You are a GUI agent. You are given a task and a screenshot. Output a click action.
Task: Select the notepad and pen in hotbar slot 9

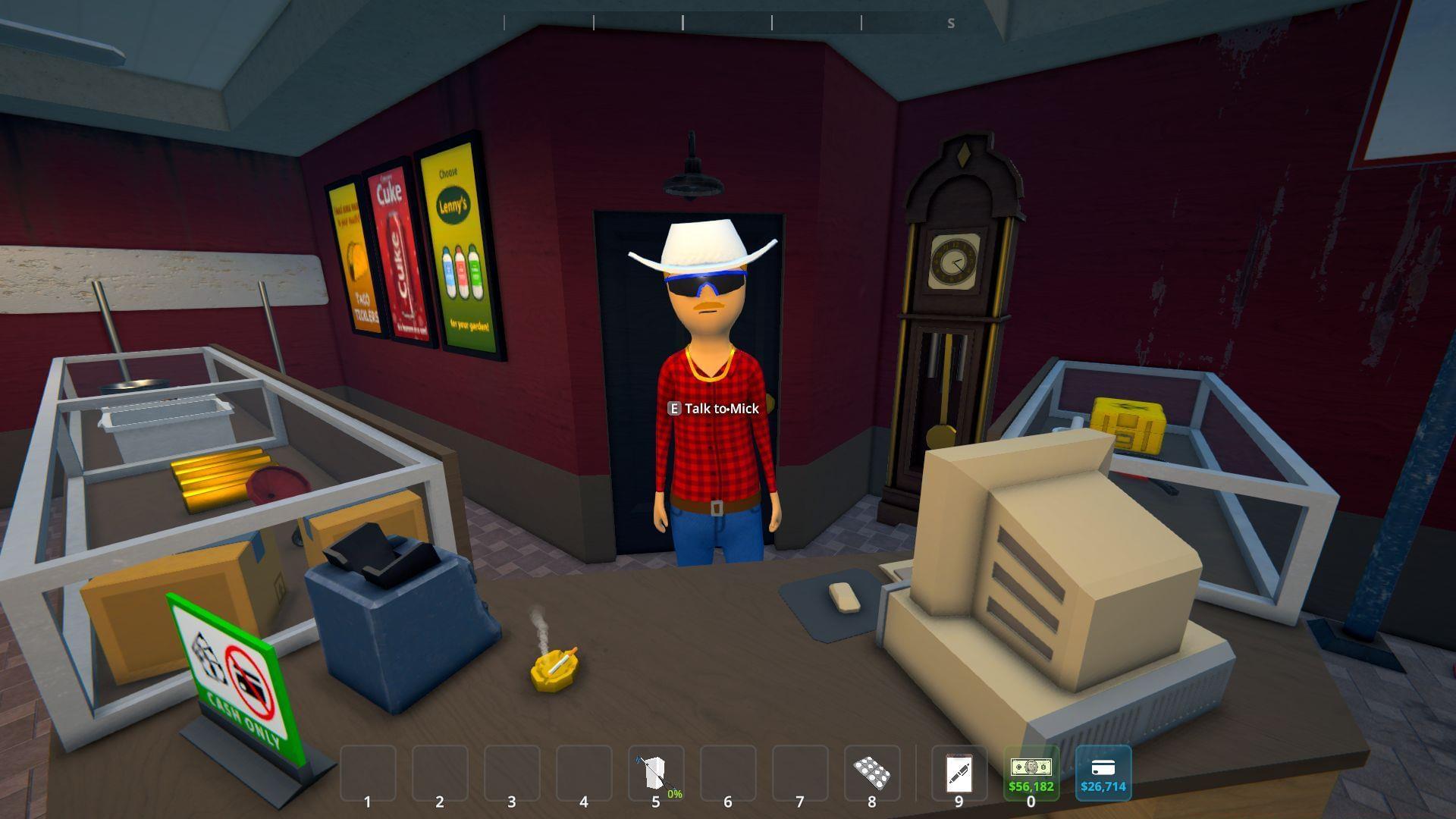coord(958,770)
